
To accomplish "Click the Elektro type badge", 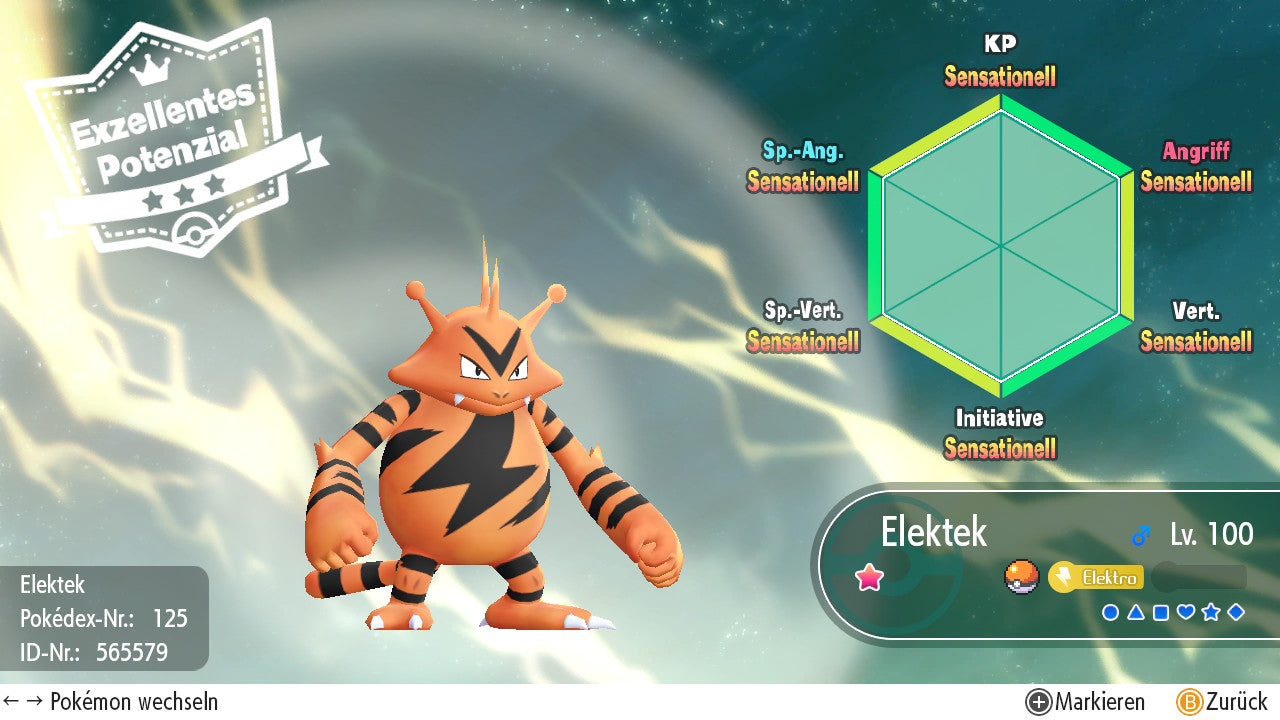I will tap(1096, 577).
